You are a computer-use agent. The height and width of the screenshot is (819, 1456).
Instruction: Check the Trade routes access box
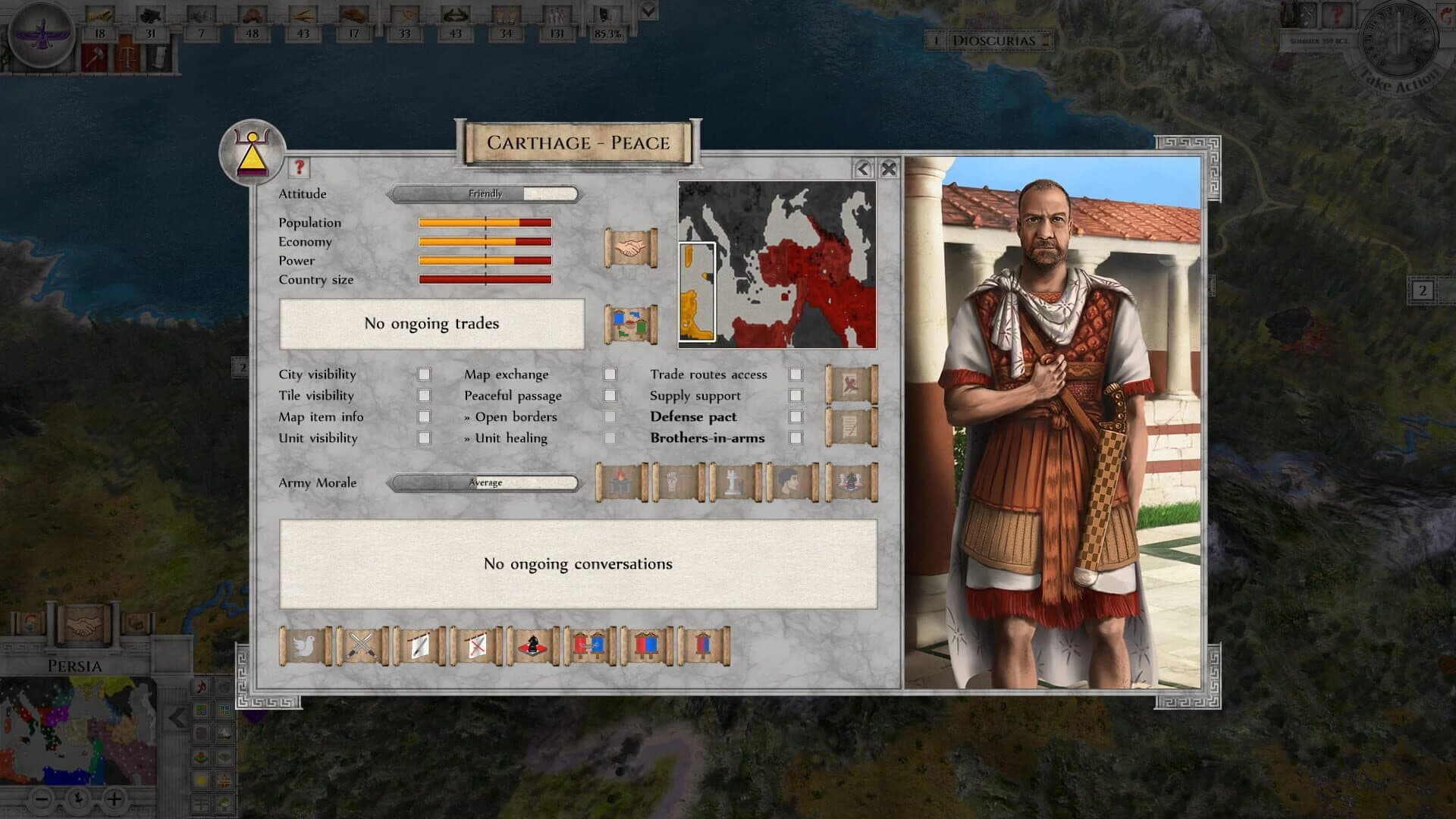point(795,374)
